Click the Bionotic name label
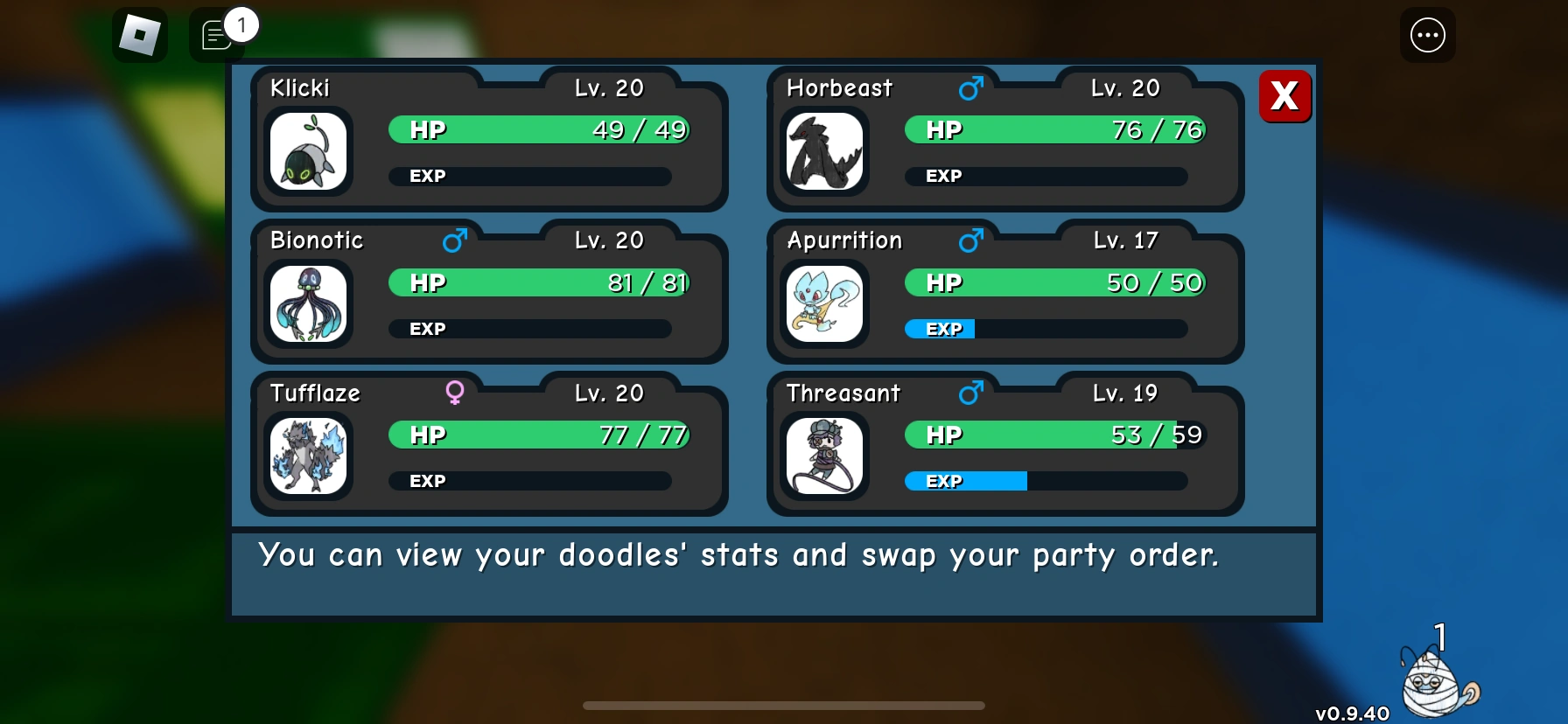Image resolution: width=1568 pixels, height=724 pixels. (x=317, y=240)
